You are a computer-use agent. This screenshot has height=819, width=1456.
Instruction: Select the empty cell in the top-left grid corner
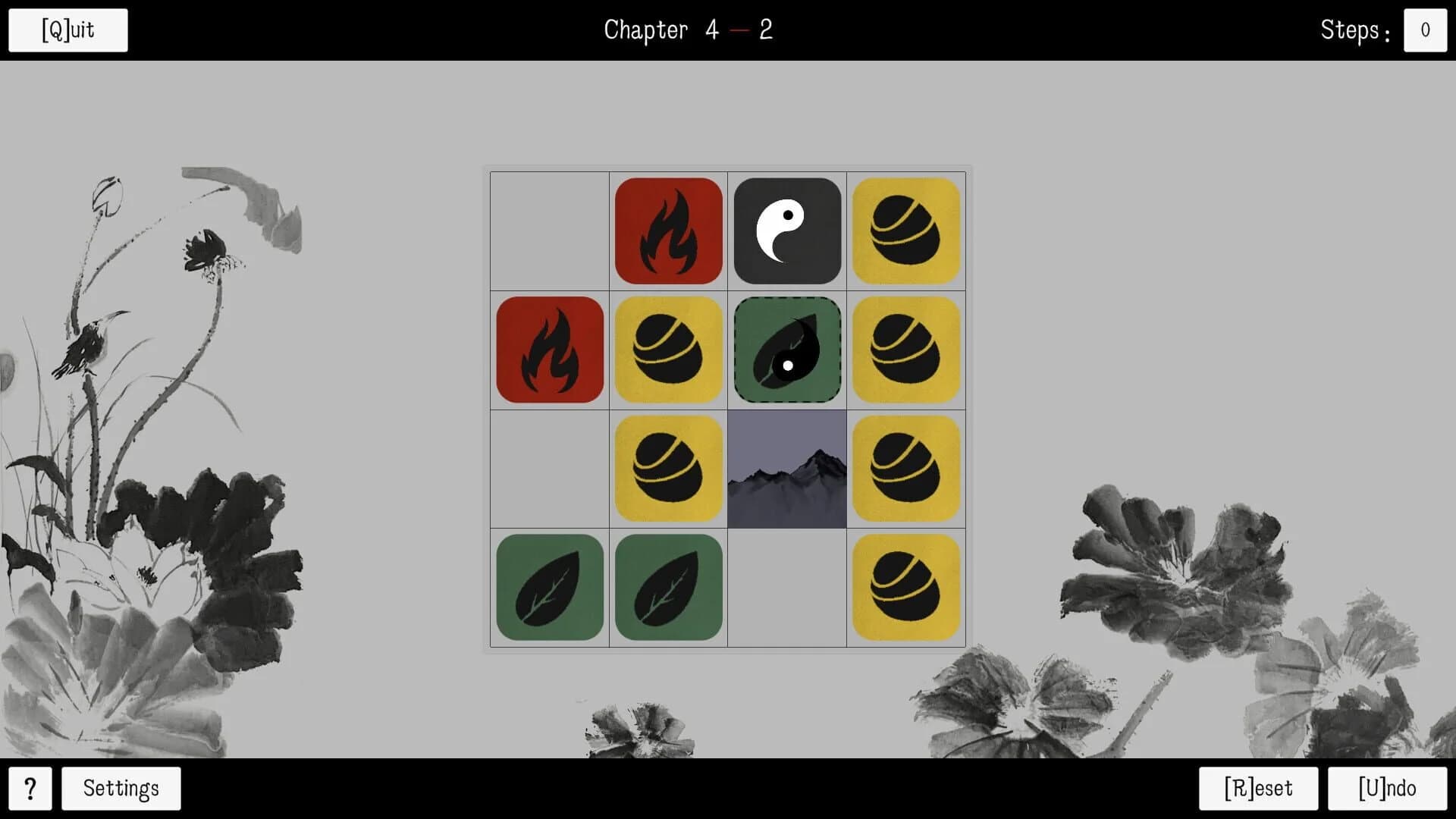(549, 231)
